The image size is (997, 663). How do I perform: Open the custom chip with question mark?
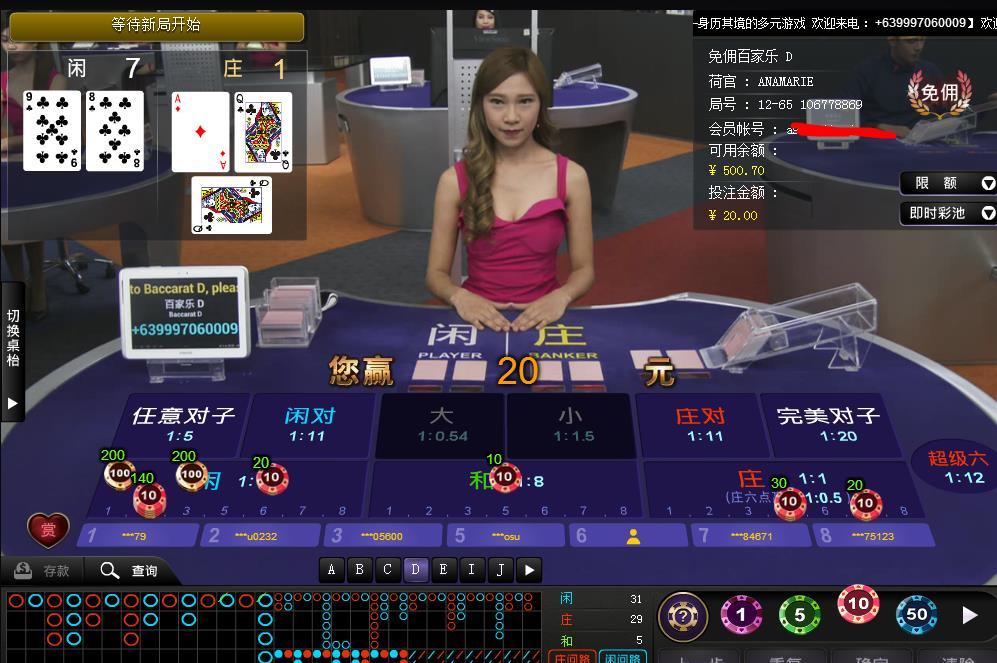(x=683, y=616)
